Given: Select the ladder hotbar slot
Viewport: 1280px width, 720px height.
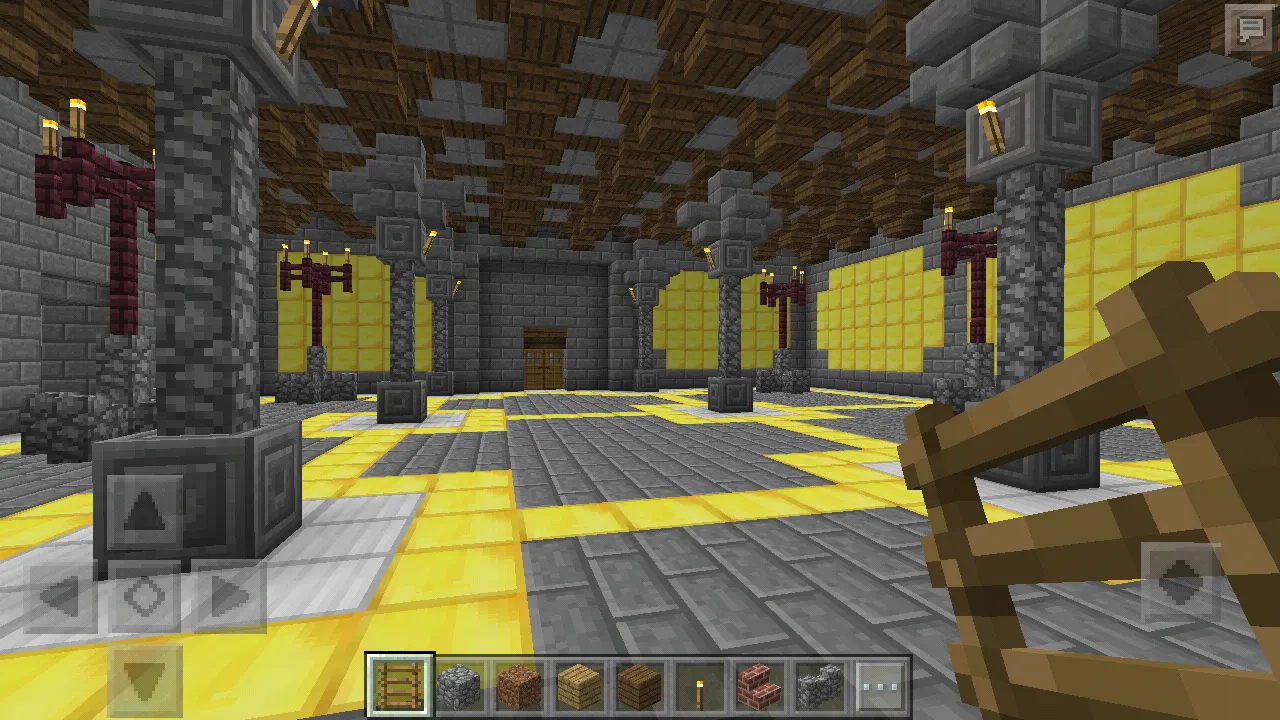Looking at the screenshot, I should 400,686.
